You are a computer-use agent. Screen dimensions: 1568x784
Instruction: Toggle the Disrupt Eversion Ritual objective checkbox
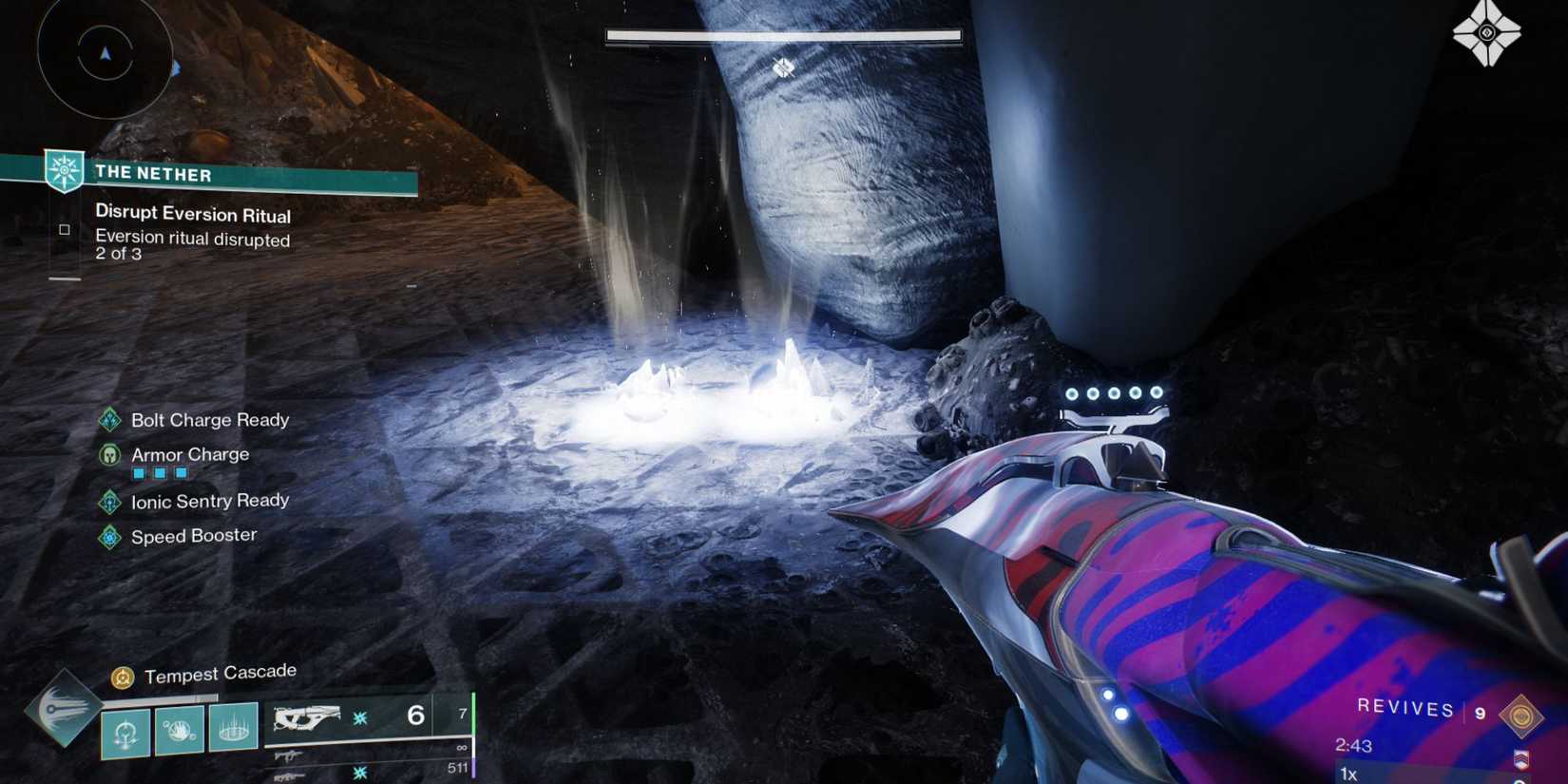point(64,228)
